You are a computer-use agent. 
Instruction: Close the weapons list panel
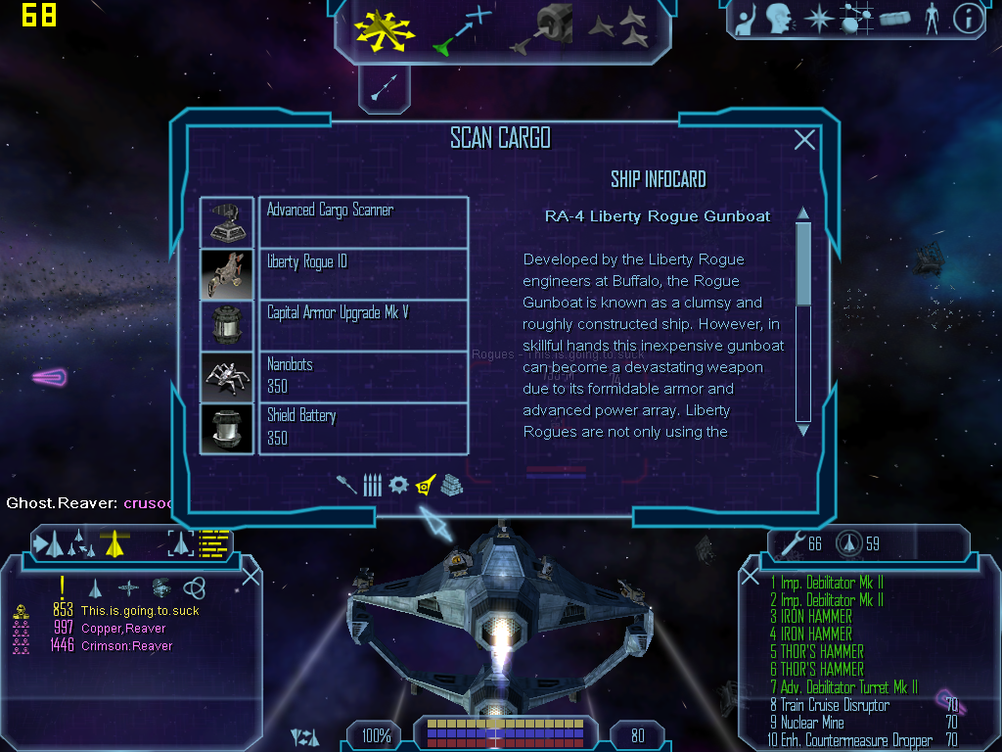(751, 577)
